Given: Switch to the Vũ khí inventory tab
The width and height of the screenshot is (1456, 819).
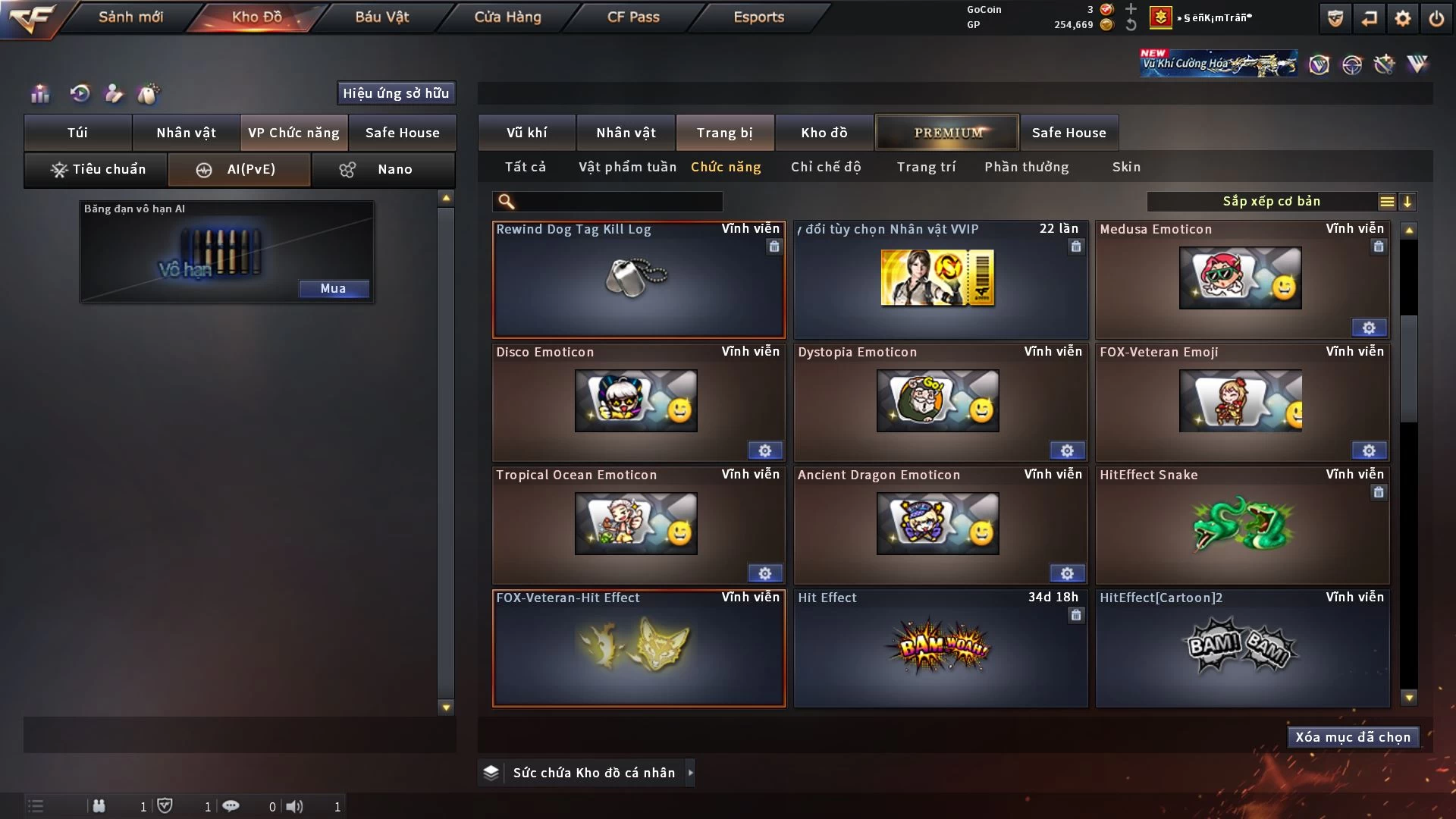Looking at the screenshot, I should point(526,133).
